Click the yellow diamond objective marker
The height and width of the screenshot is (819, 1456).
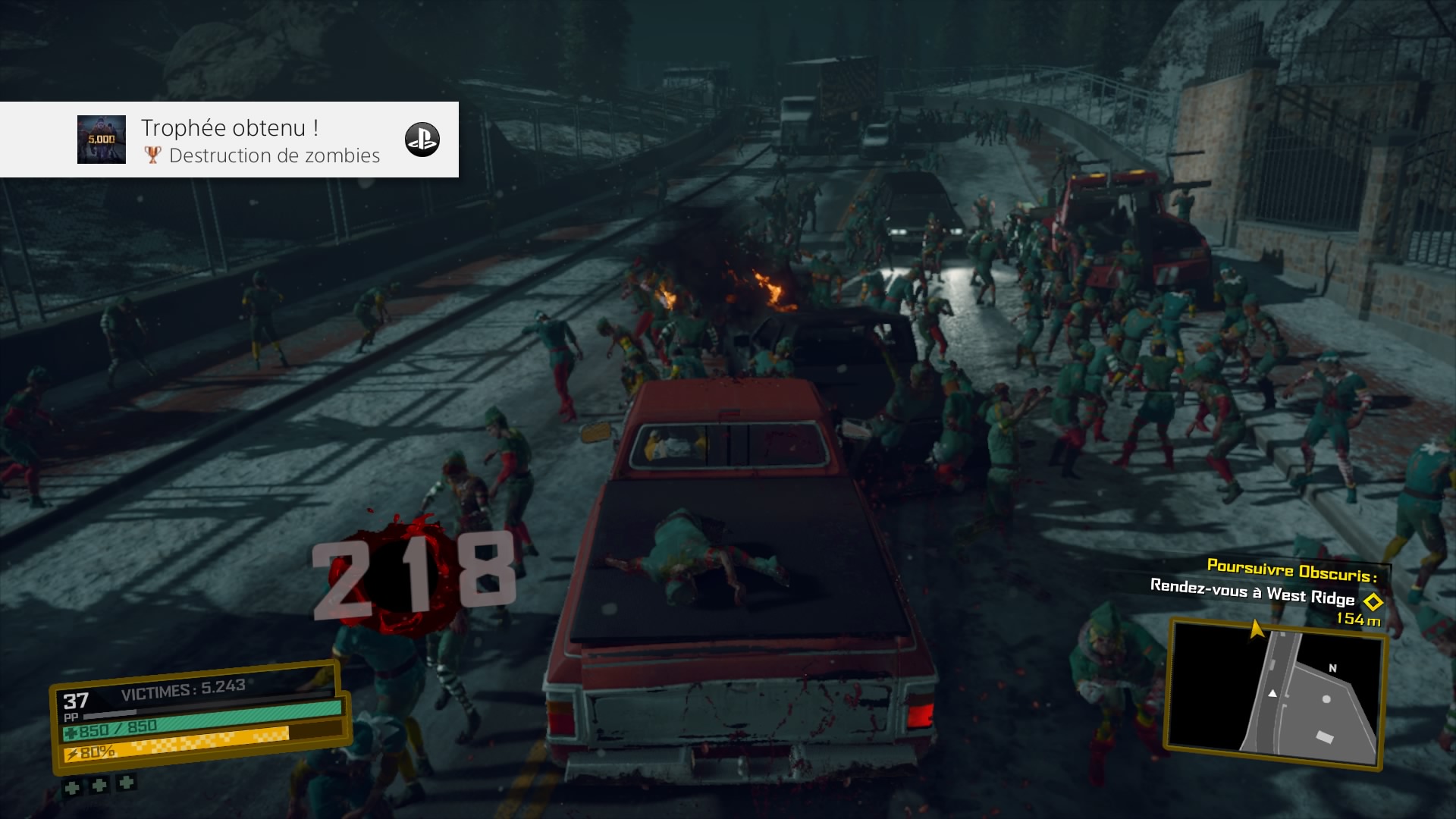(1373, 602)
